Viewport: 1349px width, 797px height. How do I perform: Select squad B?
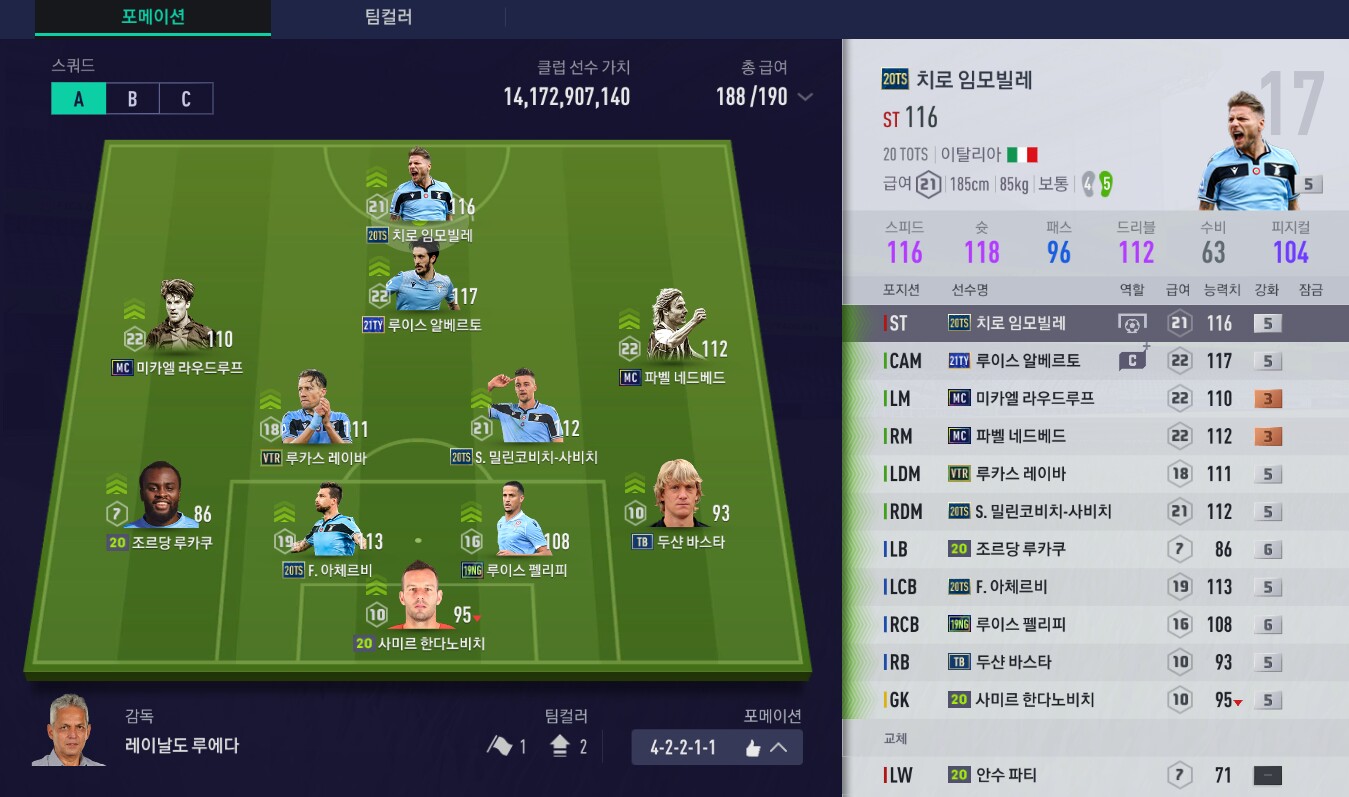point(132,99)
